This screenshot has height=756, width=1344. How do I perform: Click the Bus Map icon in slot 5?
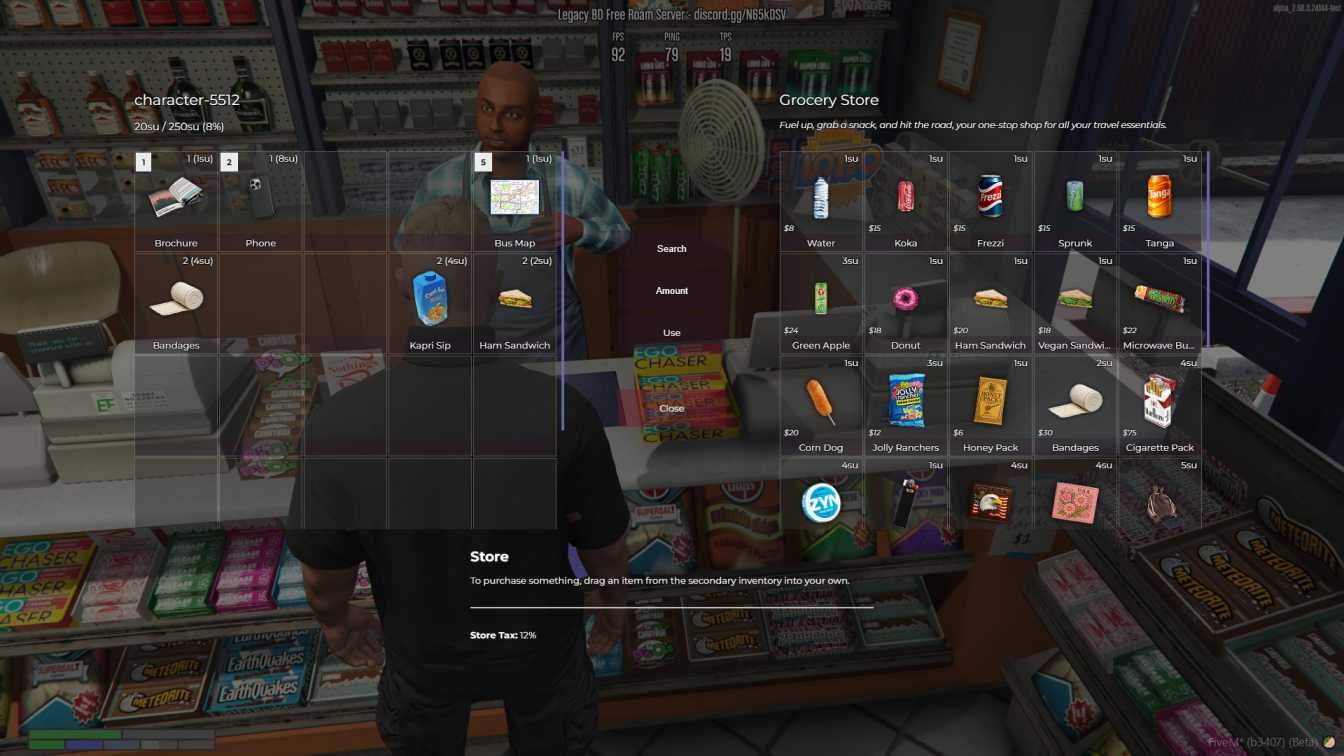(515, 197)
